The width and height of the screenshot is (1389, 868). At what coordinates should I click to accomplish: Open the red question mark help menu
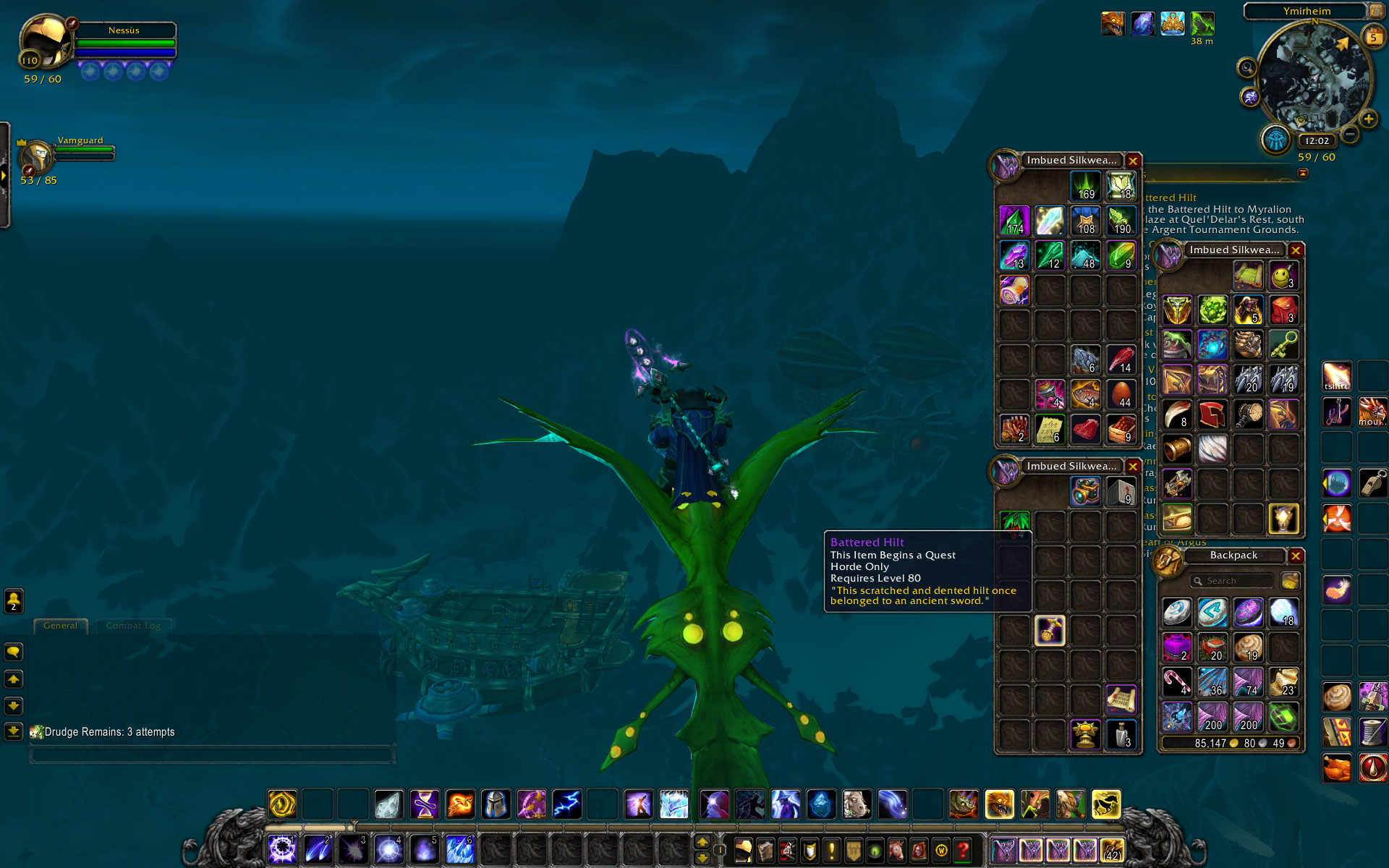[962, 851]
